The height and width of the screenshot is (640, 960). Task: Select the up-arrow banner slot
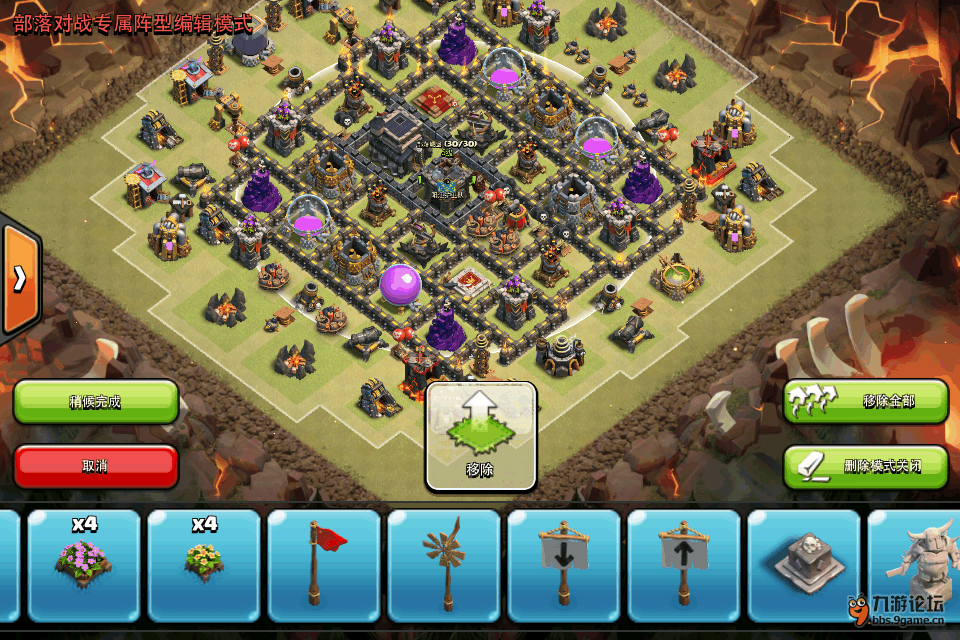tap(684, 565)
